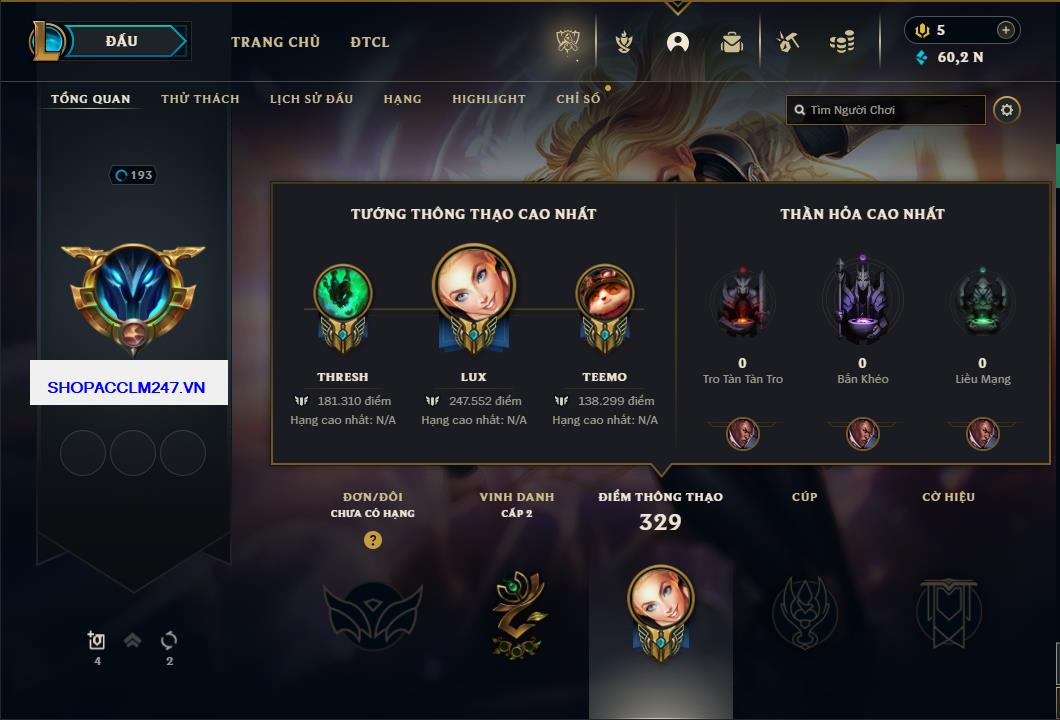Viewport: 1060px width, 720px height.
Task: Click the plus button beside RP balance
Action: (1006, 30)
